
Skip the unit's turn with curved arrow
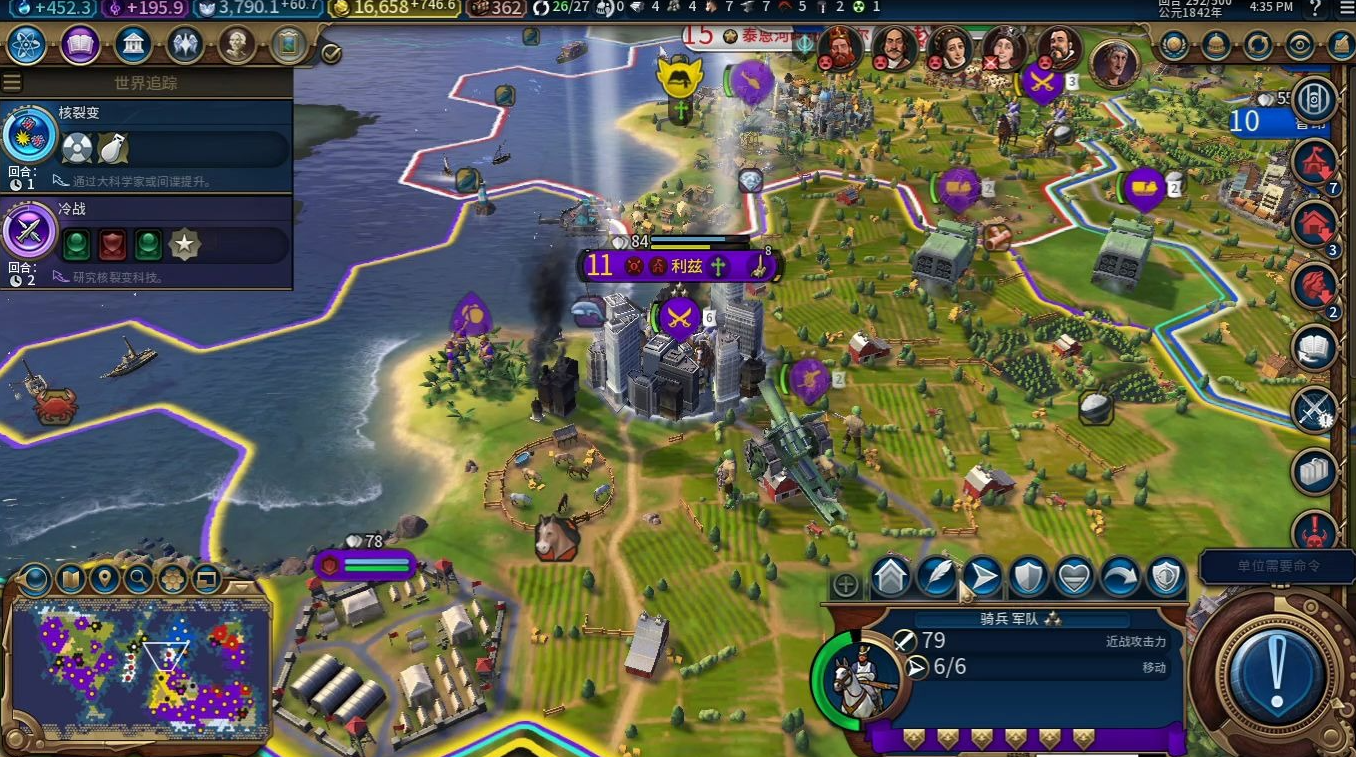(x=1120, y=577)
